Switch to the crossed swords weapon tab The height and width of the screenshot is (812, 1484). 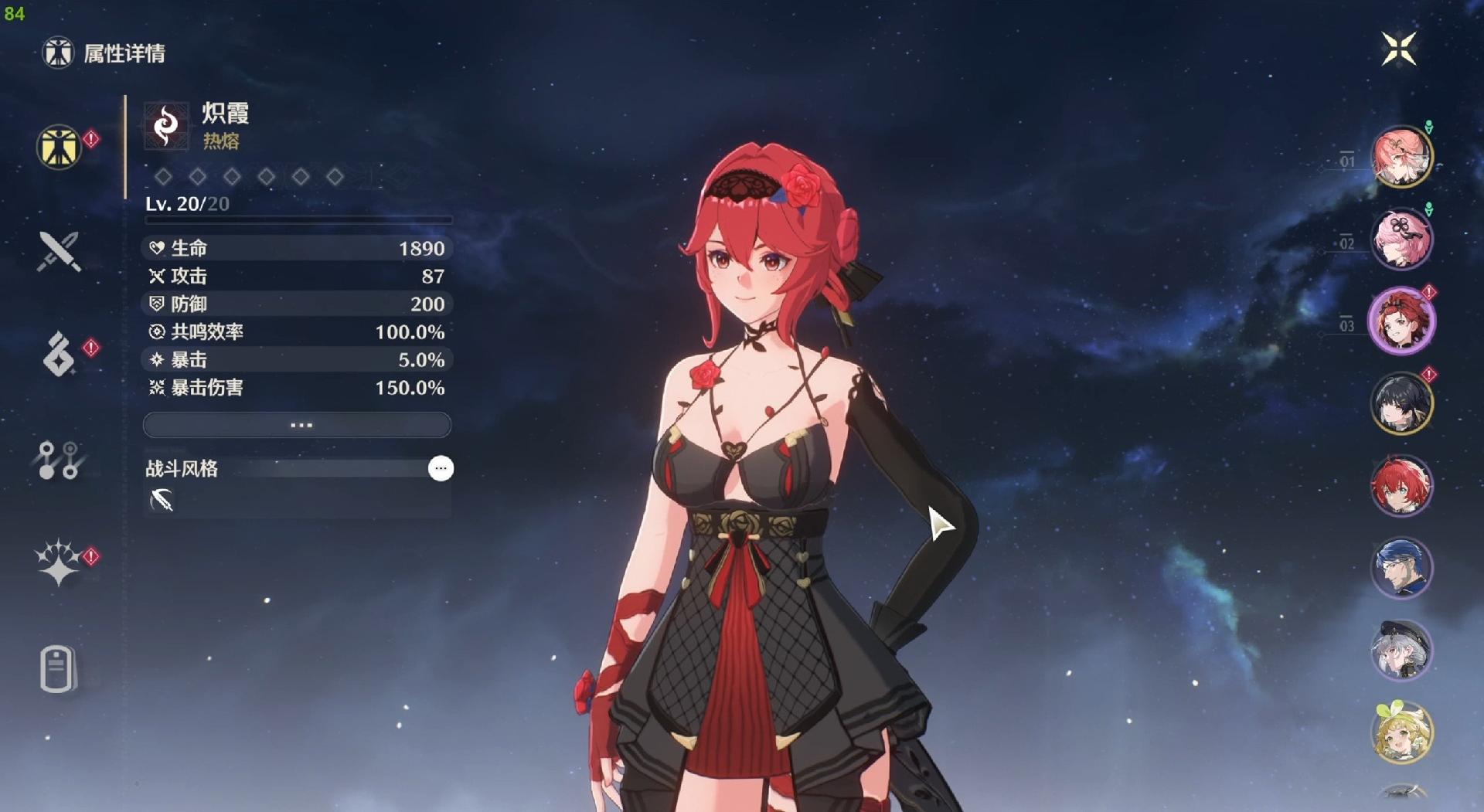(x=59, y=252)
